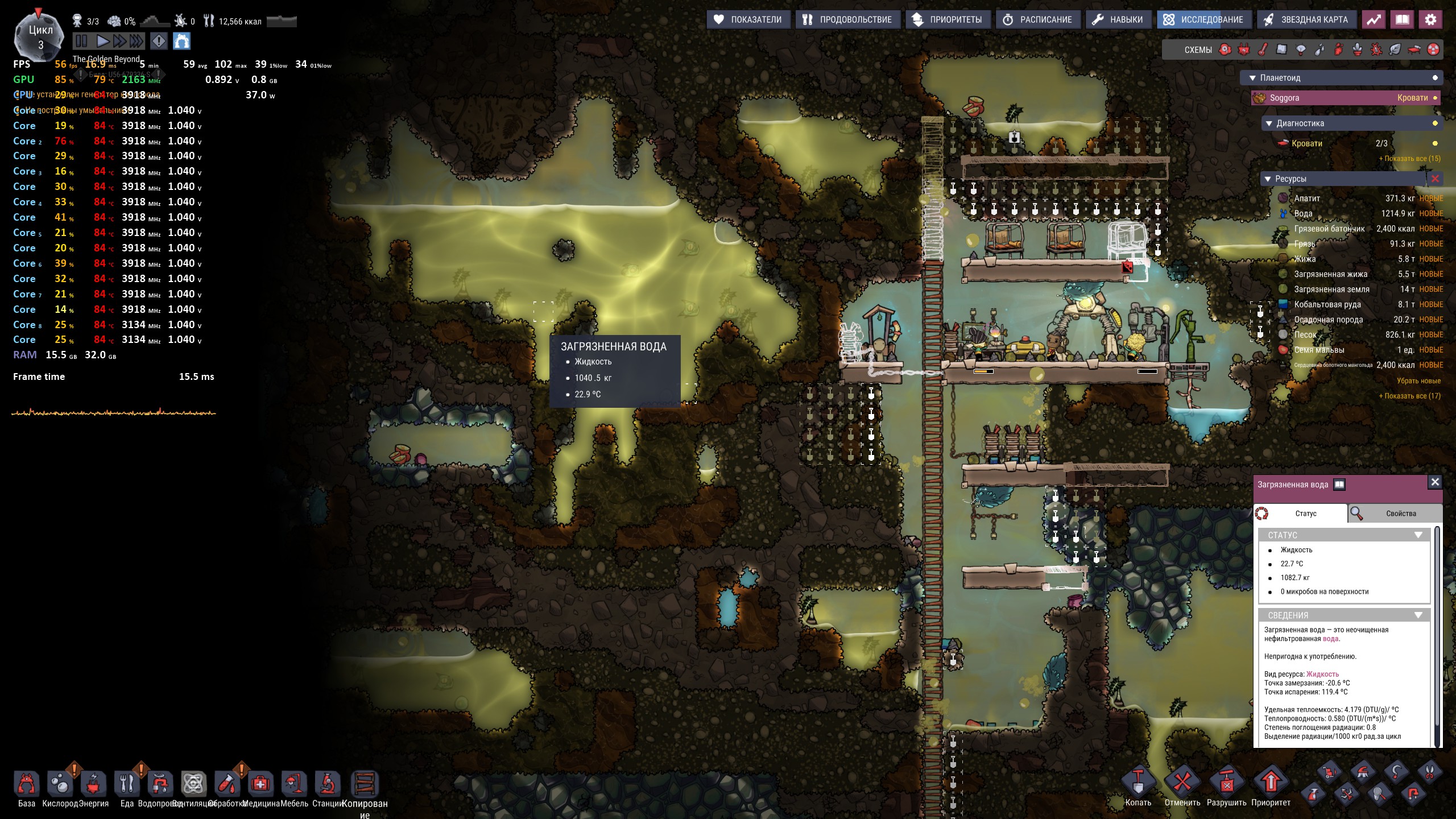
Task: Set game speed to triple fast-forward
Action: (x=136, y=41)
